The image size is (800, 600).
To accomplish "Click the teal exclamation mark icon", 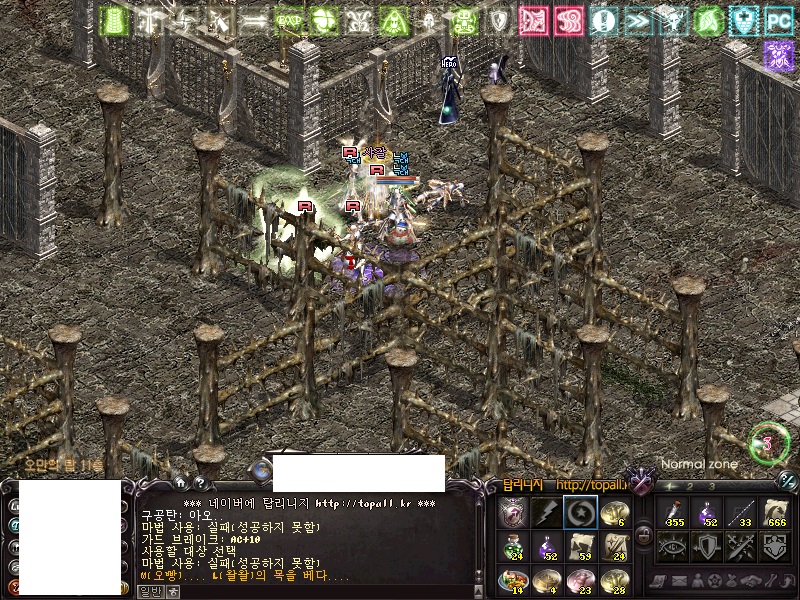I will click(x=603, y=20).
